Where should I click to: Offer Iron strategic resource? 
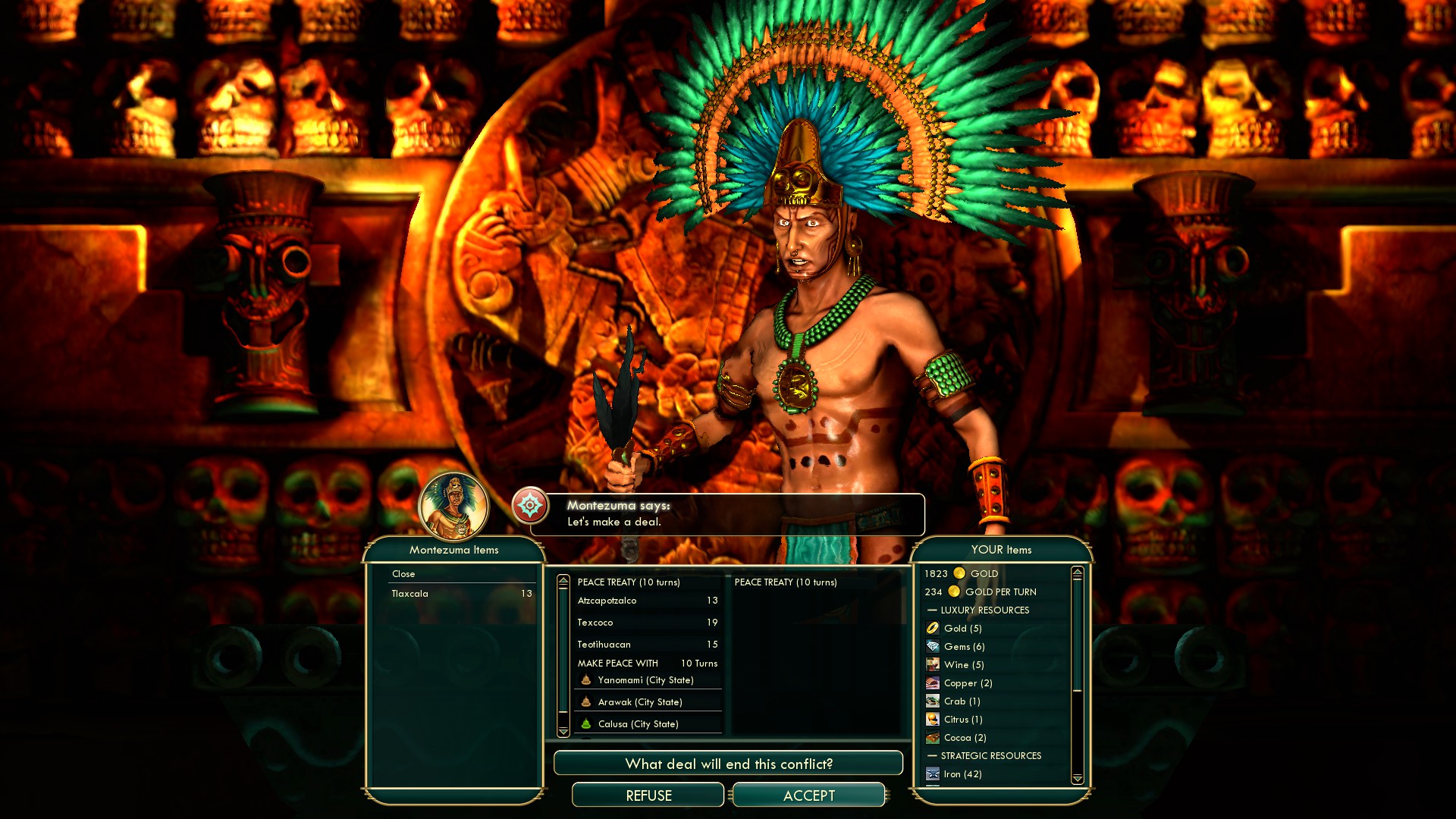coord(962,774)
